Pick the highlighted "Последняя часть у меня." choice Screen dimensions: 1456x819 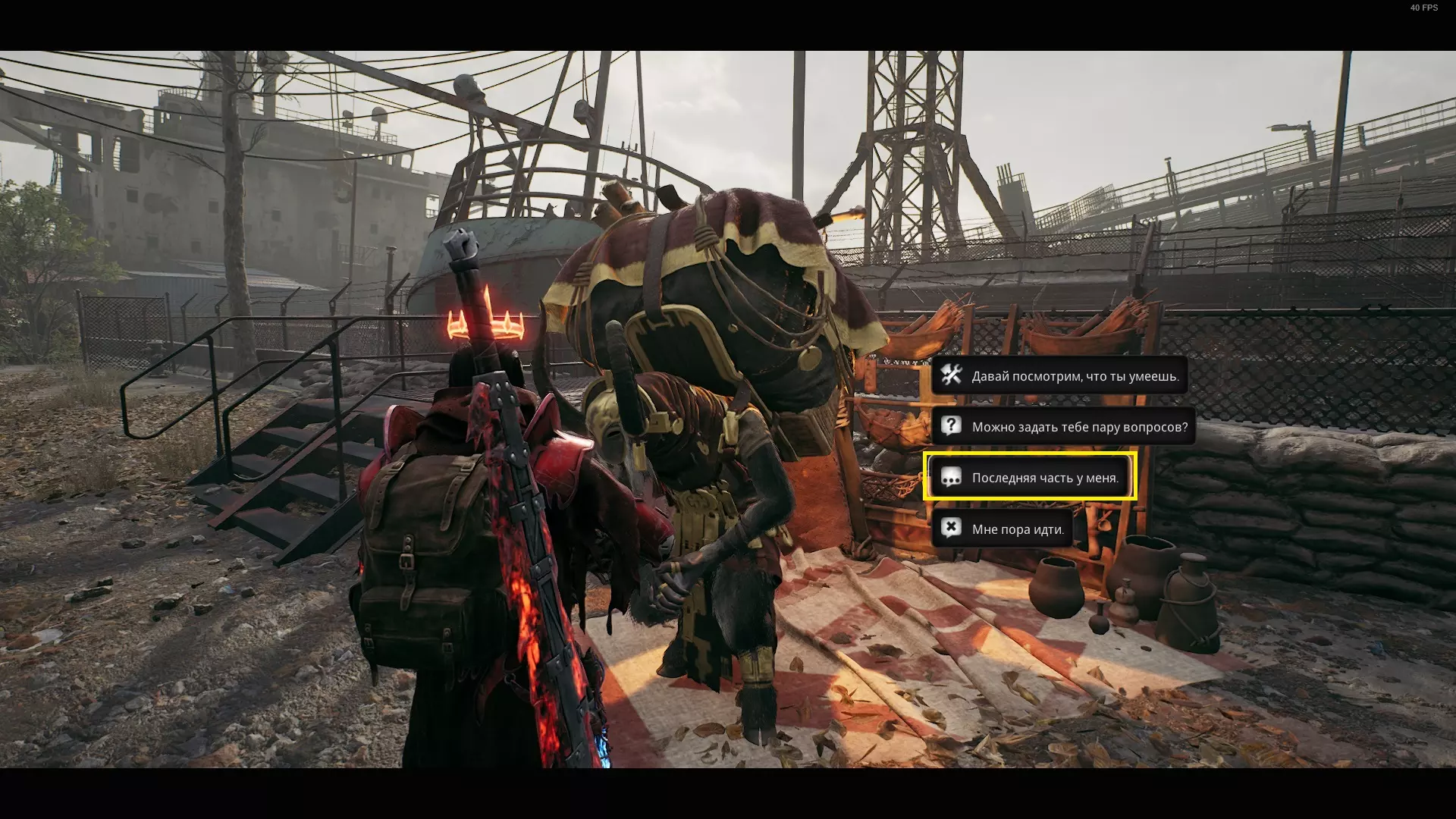tap(1029, 478)
